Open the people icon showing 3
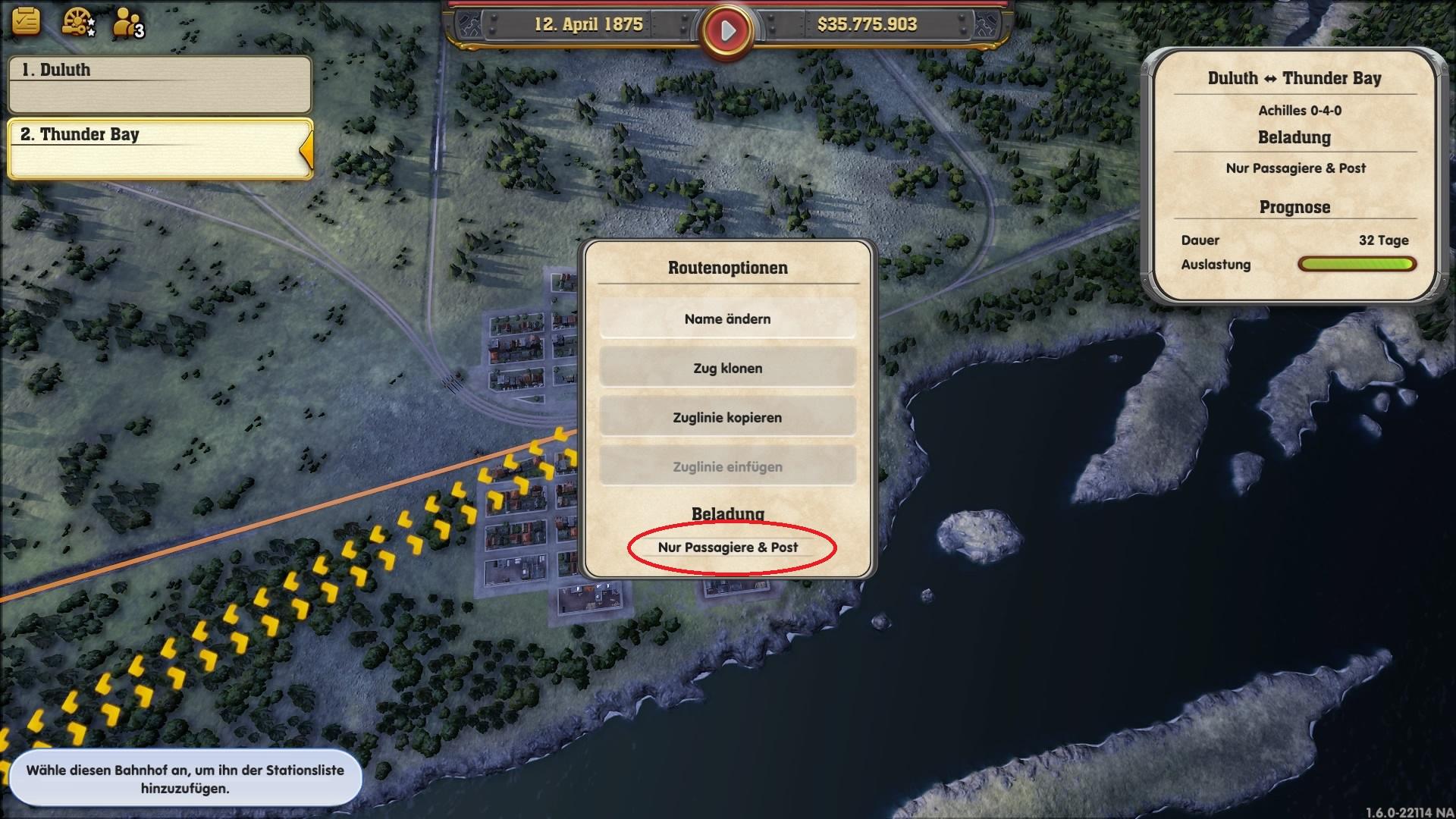This screenshot has height=819, width=1456. [127, 23]
